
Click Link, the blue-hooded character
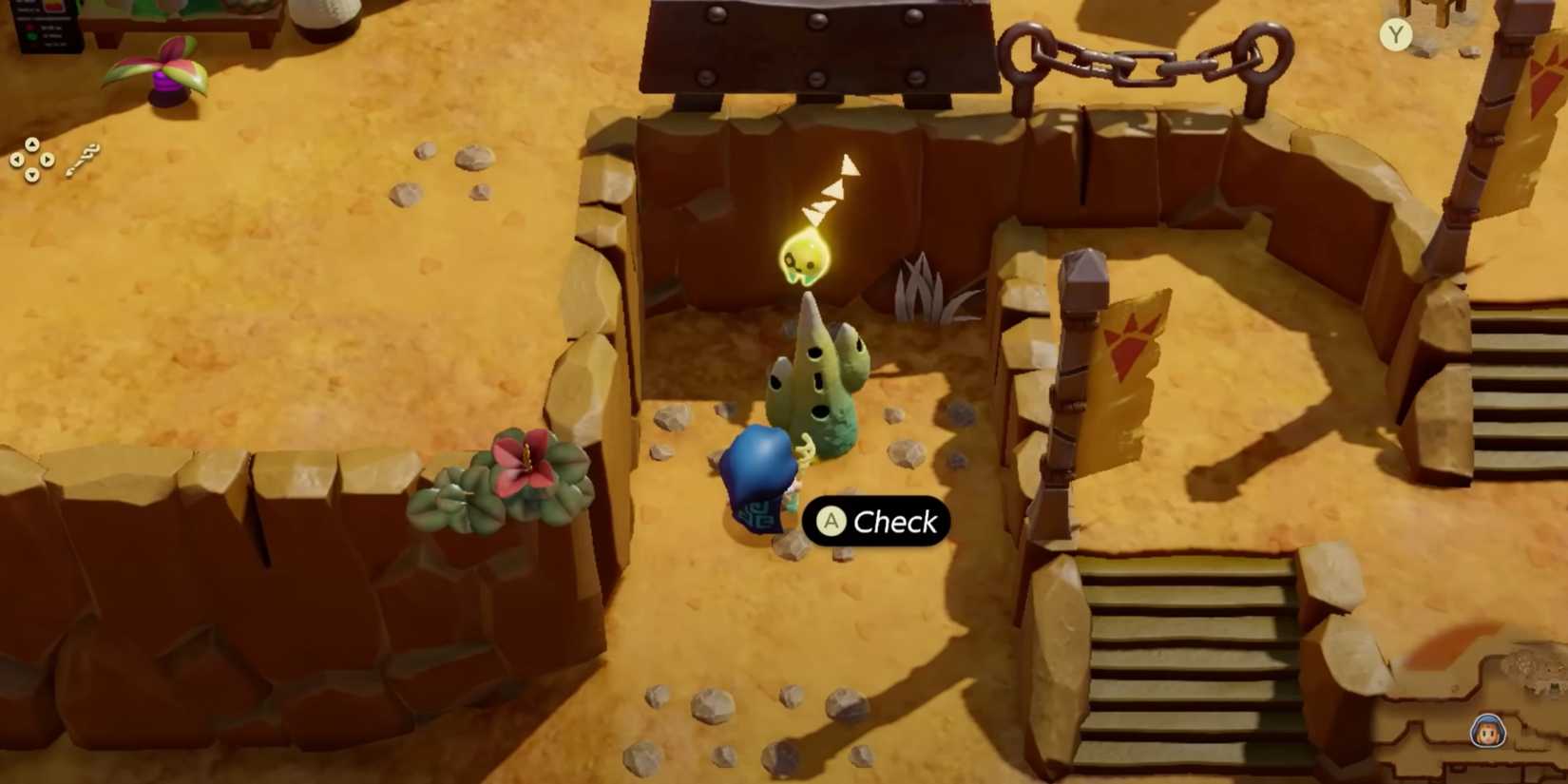click(760, 475)
